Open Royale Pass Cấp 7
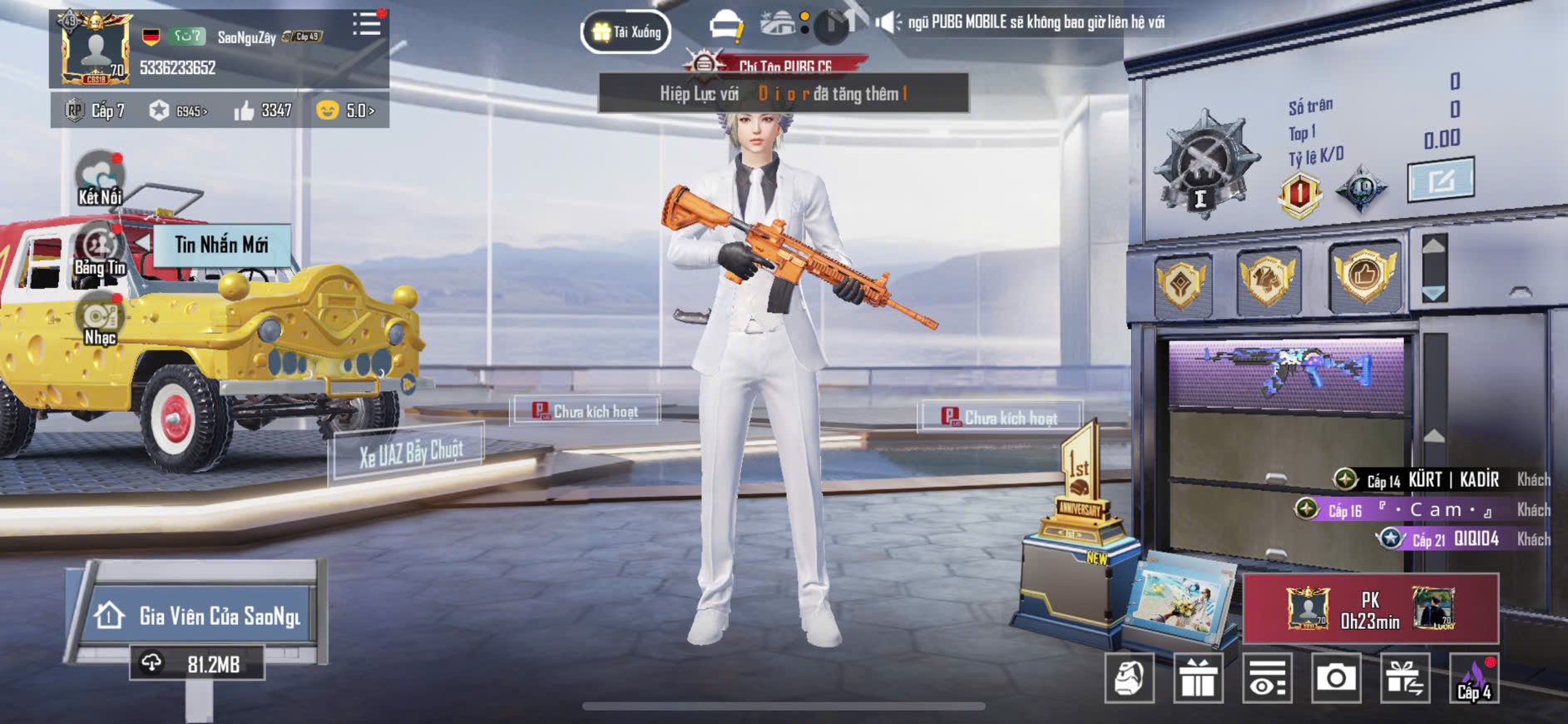 [x=96, y=111]
